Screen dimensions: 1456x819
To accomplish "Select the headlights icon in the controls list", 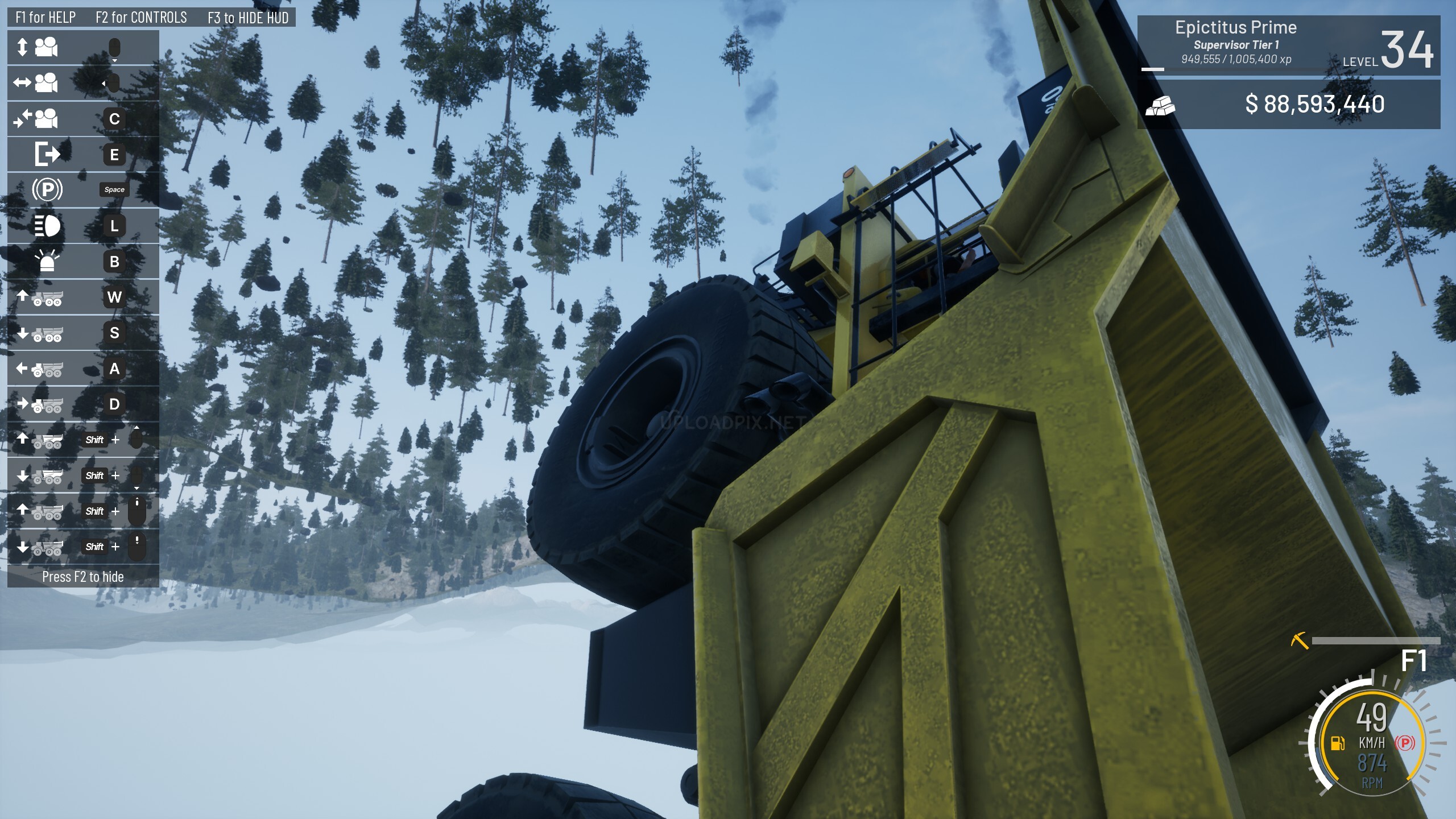I will pyautogui.click(x=47, y=226).
